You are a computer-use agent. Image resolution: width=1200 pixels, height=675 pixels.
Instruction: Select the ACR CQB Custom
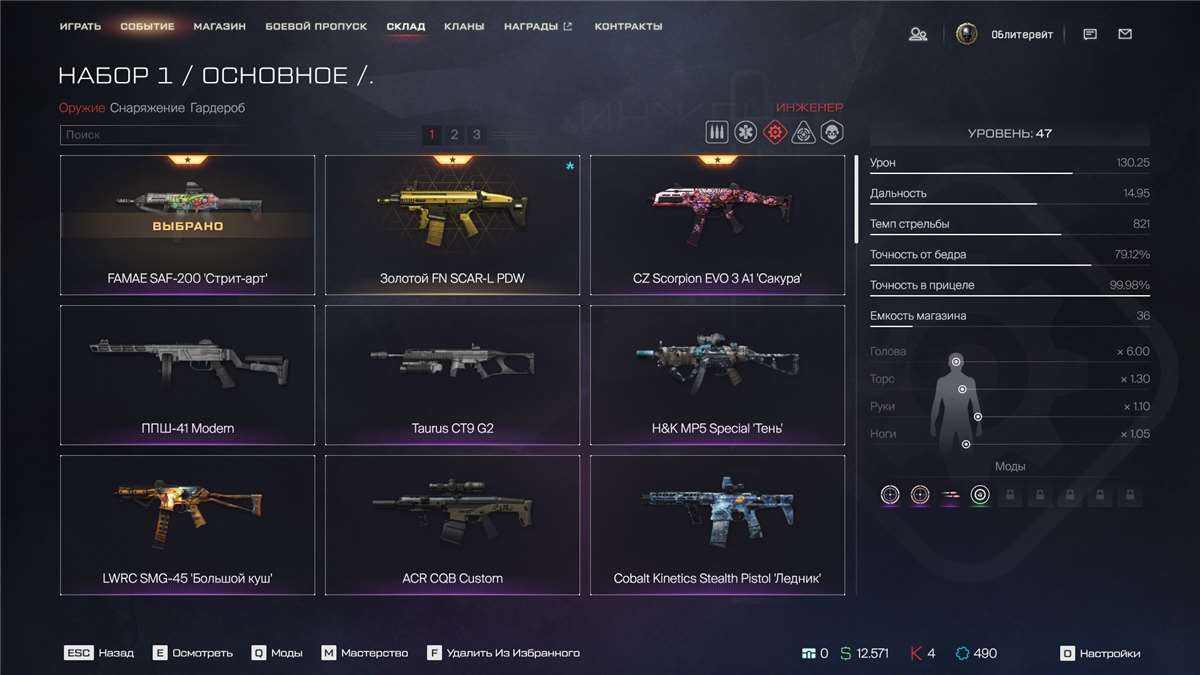[452, 525]
